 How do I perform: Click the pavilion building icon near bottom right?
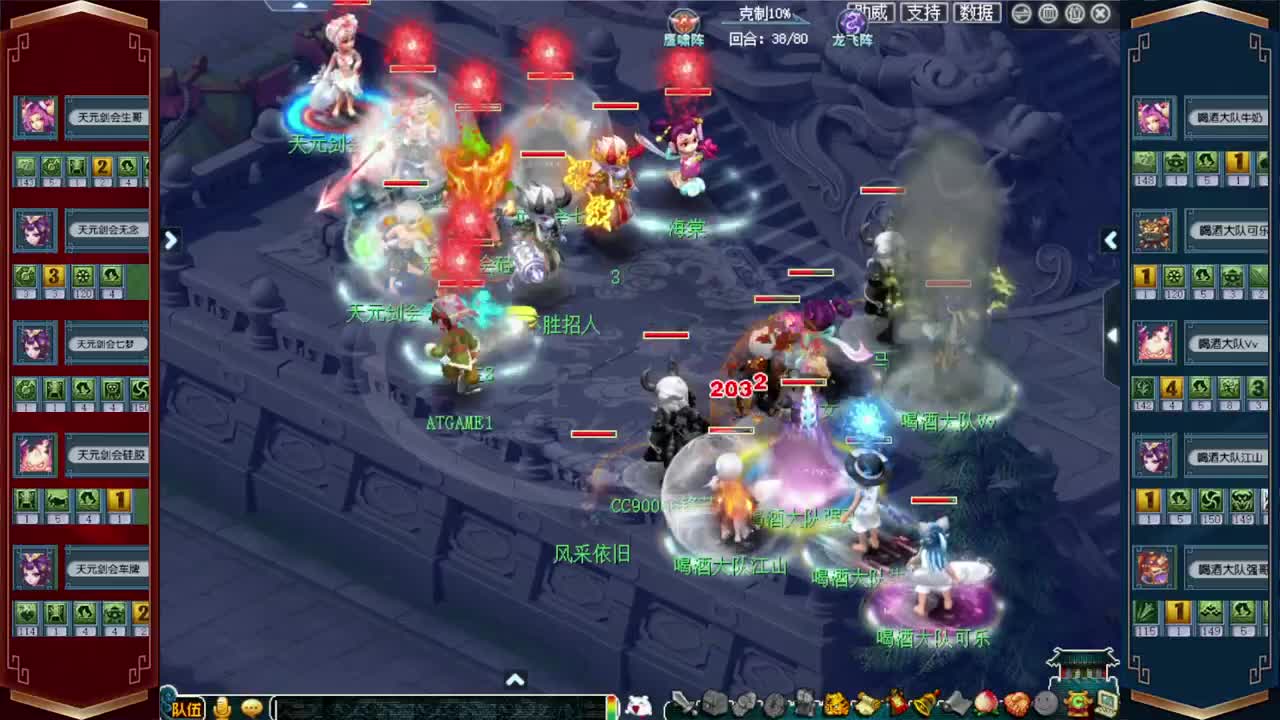coord(1082,663)
